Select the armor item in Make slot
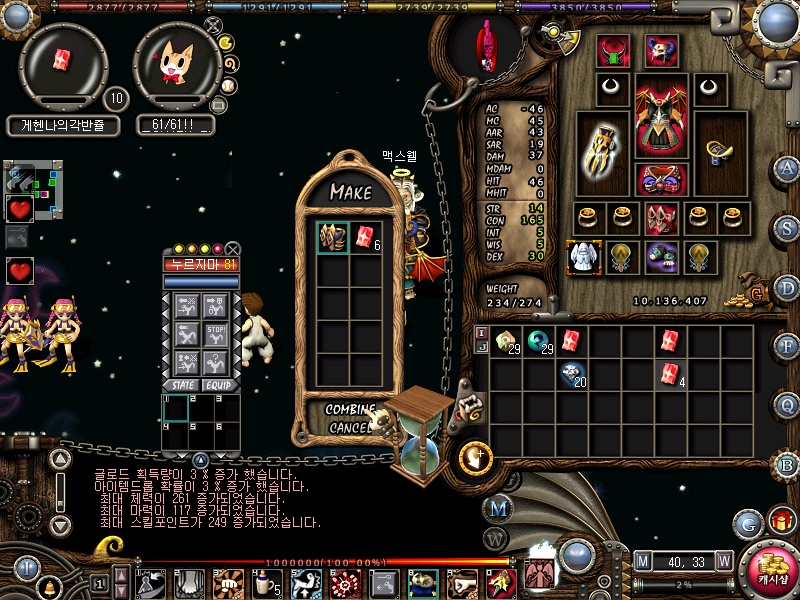The image size is (800, 600). click(x=333, y=238)
